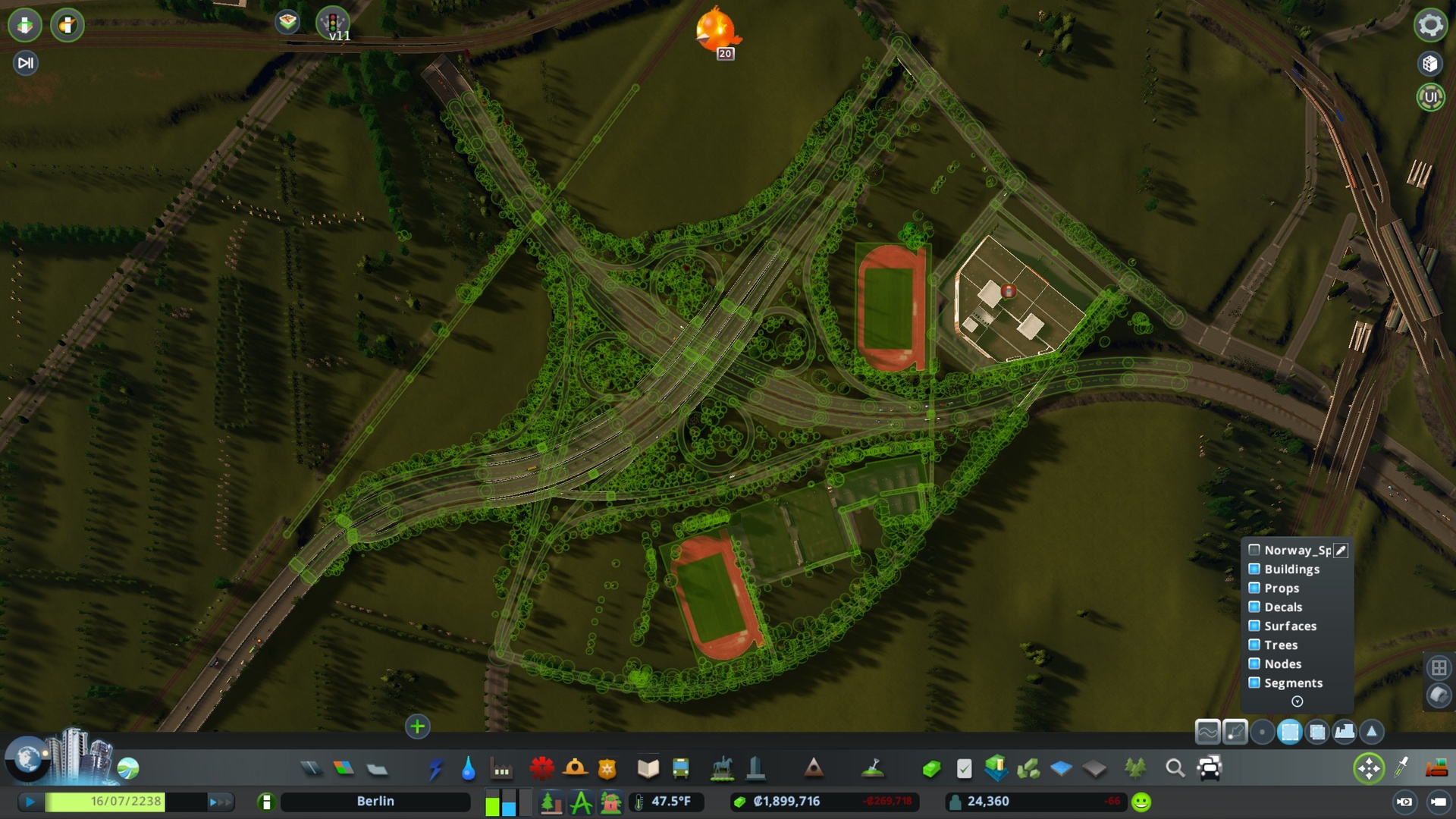Uncheck the Nodes filter in Move It
Image resolution: width=1456 pixels, height=819 pixels.
(x=1254, y=664)
